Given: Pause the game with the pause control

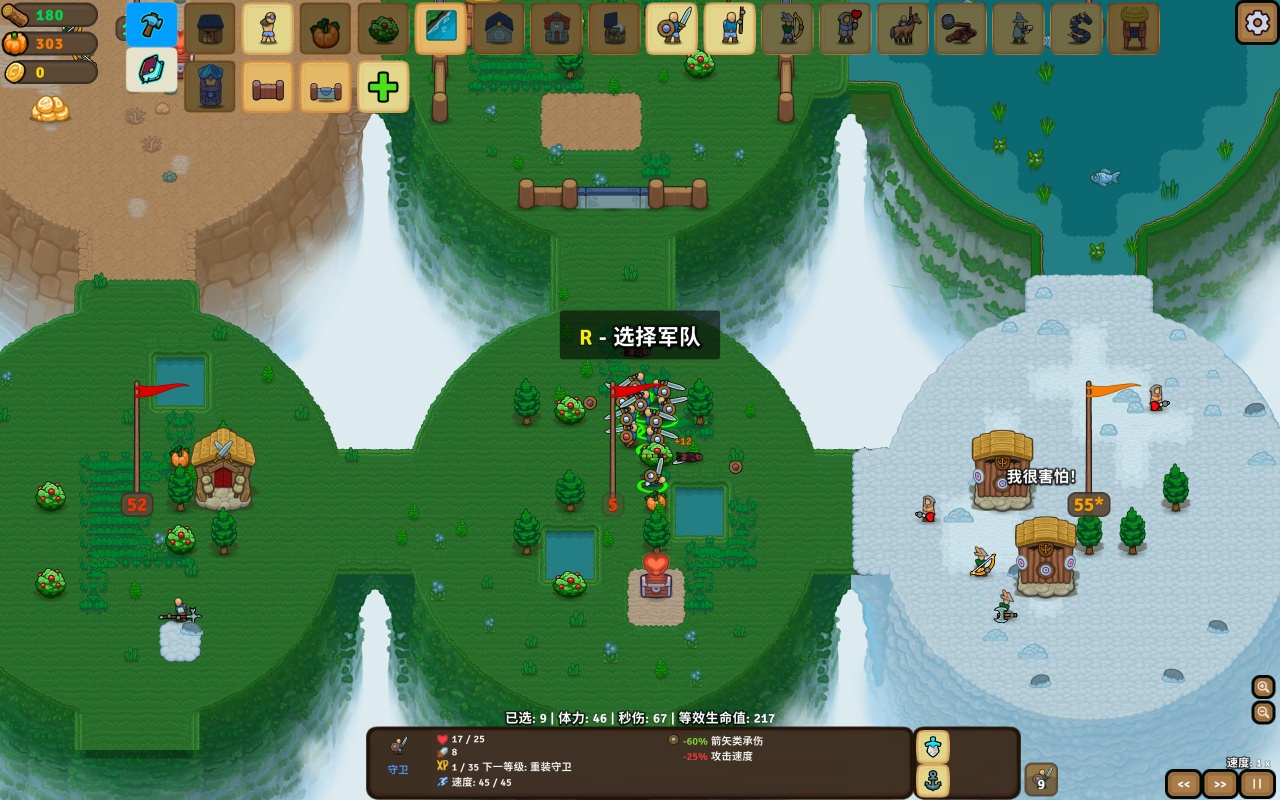Looking at the screenshot, I should 1256,784.
